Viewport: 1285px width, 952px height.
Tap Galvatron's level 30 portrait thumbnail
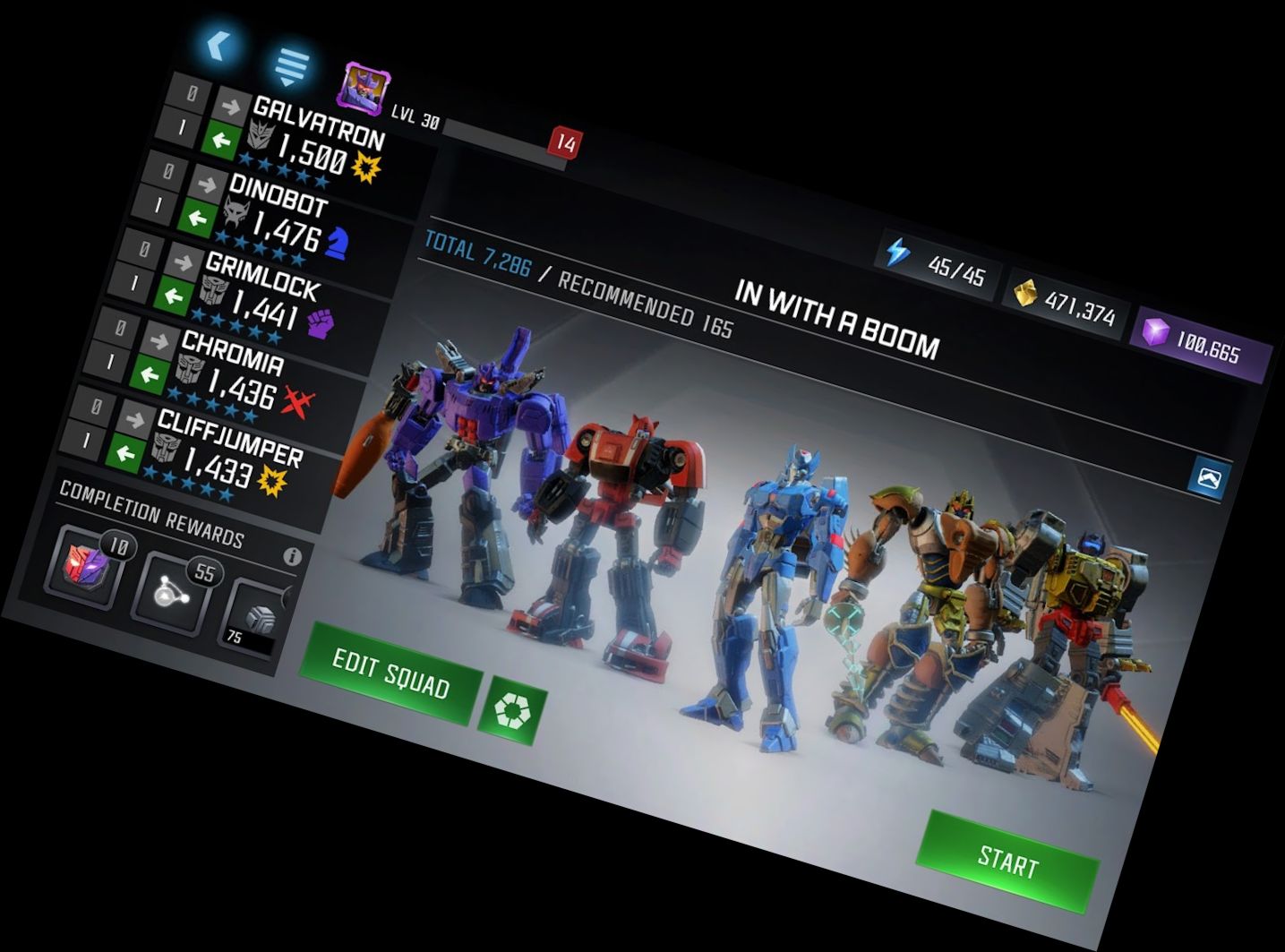363,86
